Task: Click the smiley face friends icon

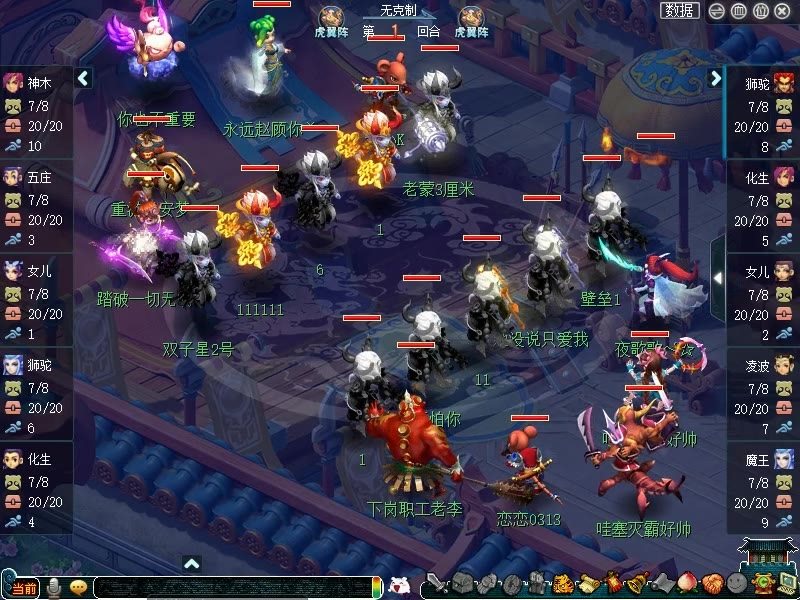Action: pos(736,585)
